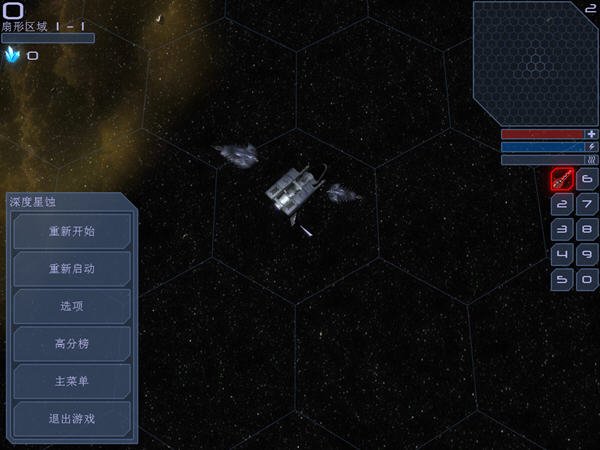Activate weapon slot number 9
This screenshot has height=450, width=600.
(587, 255)
